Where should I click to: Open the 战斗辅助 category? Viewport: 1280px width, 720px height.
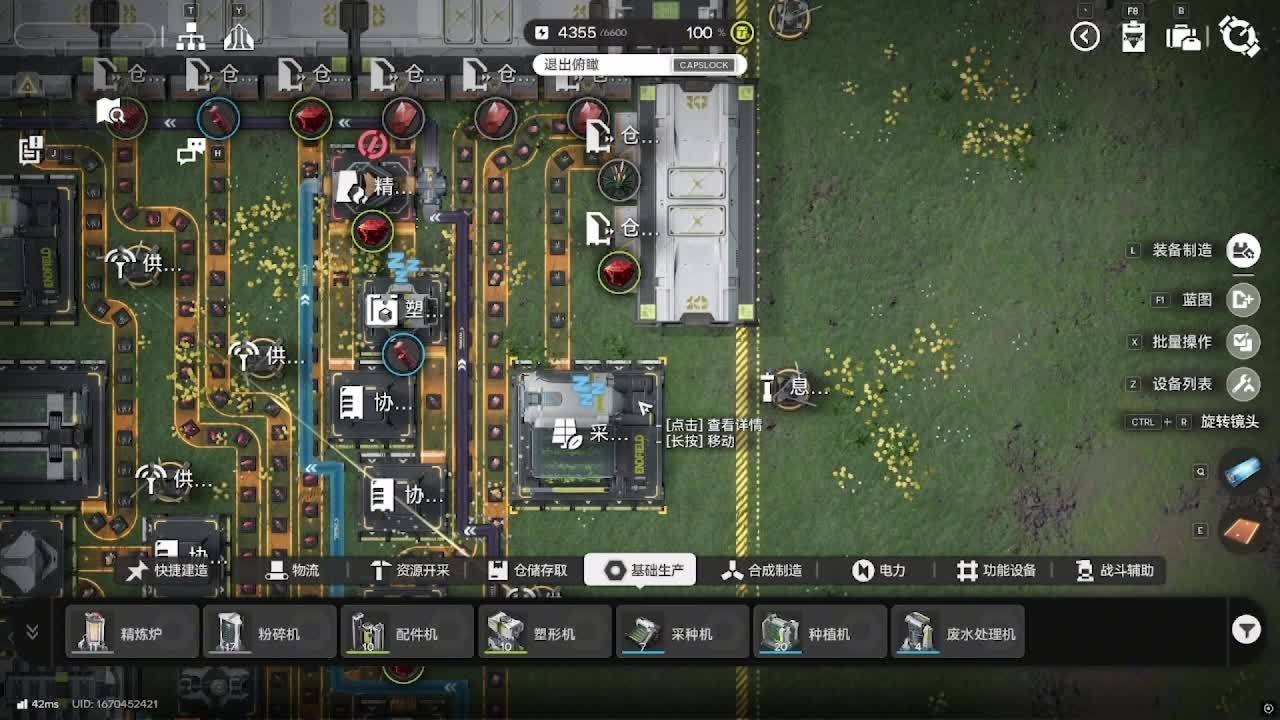[1114, 570]
